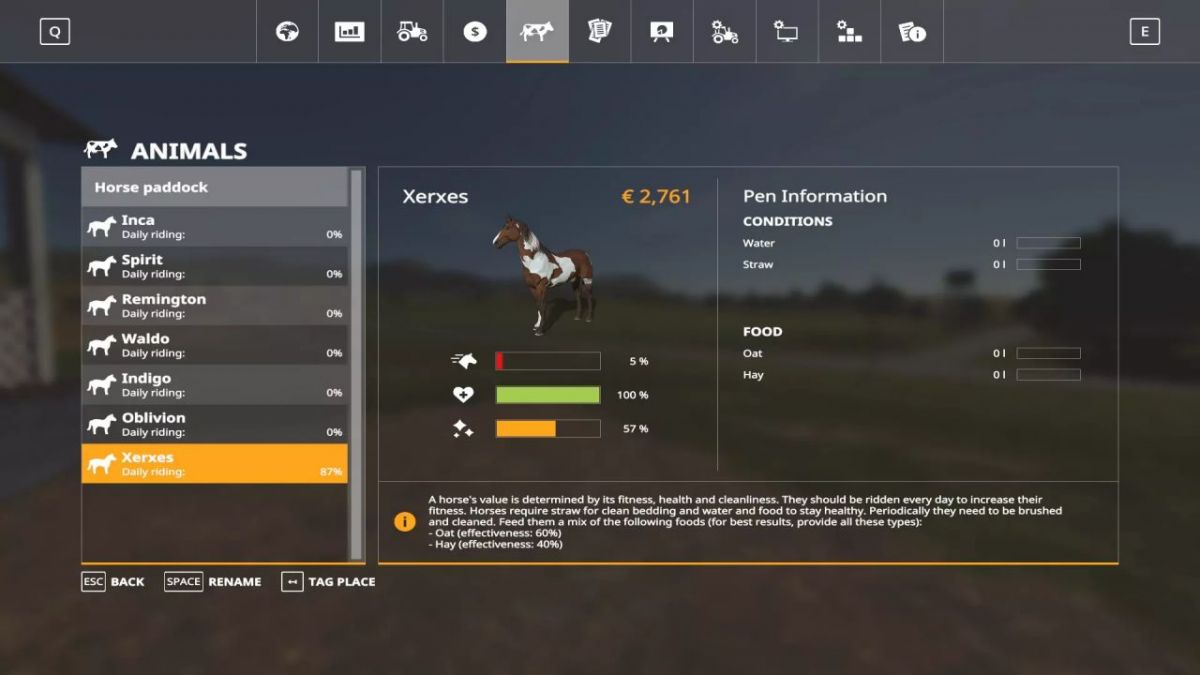The width and height of the screenshot is (1200, 675).
Task: Choose the horse Oblivion
Action: pyautogui.click(x=214, y=424)
